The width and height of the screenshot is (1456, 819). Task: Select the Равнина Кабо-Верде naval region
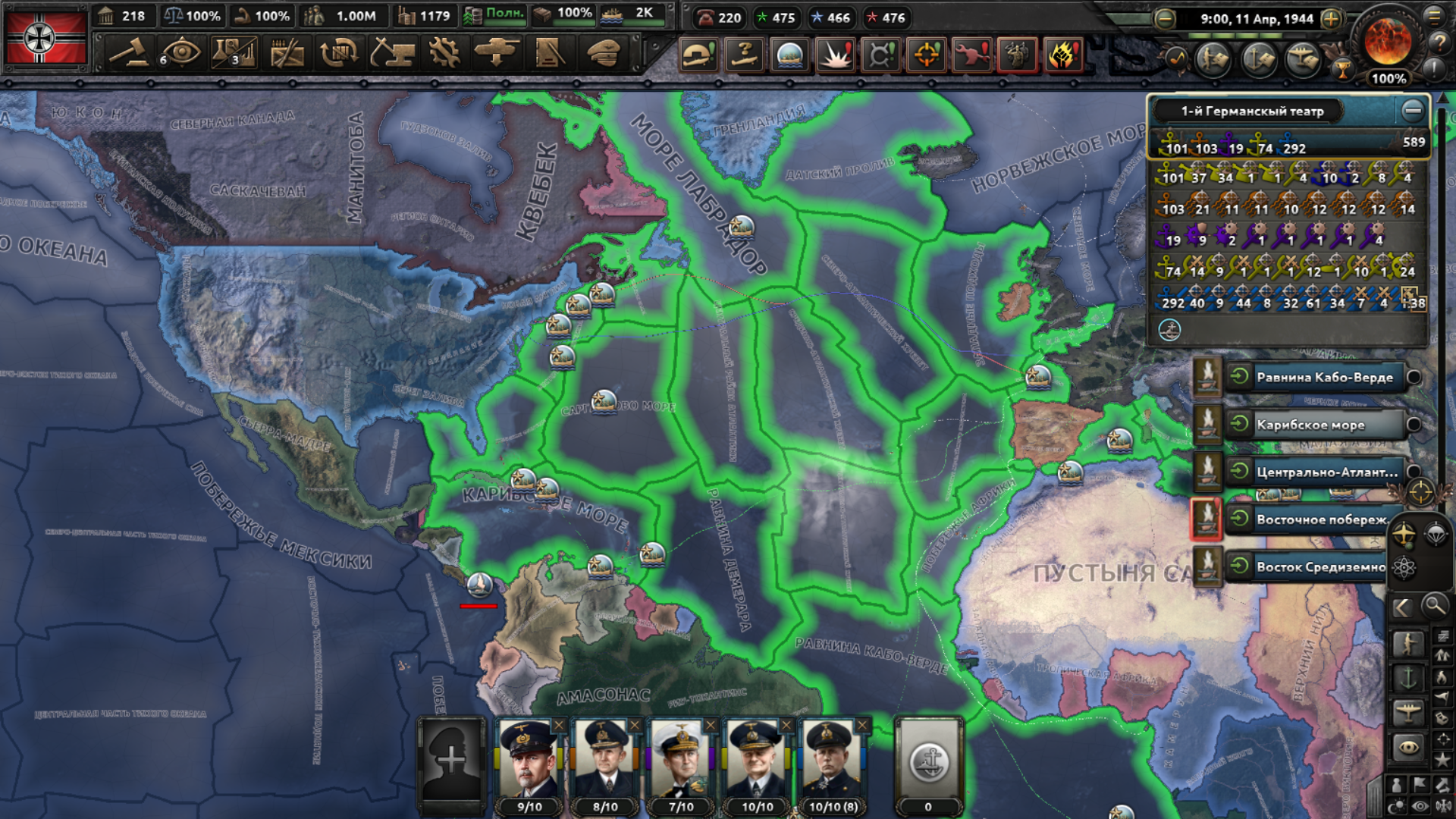pyautogui.click(x=1323, y=378)
